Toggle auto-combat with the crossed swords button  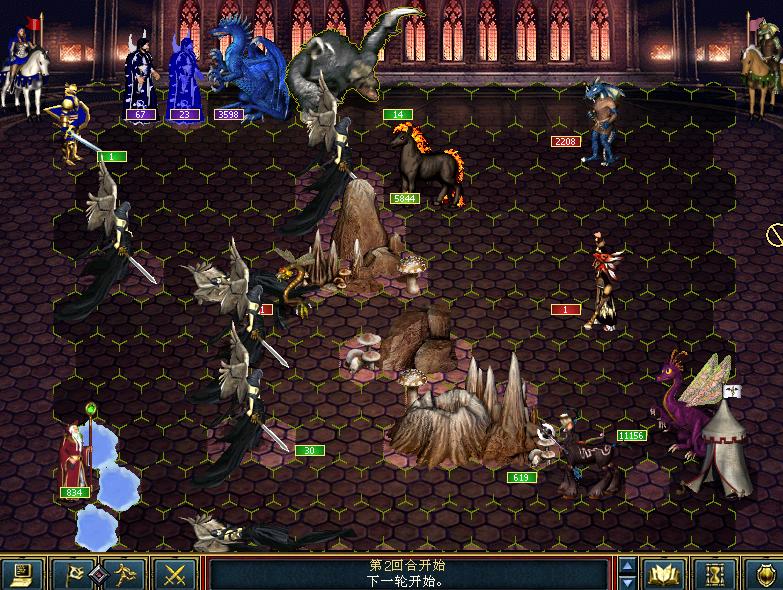click(x=176, y=574)
